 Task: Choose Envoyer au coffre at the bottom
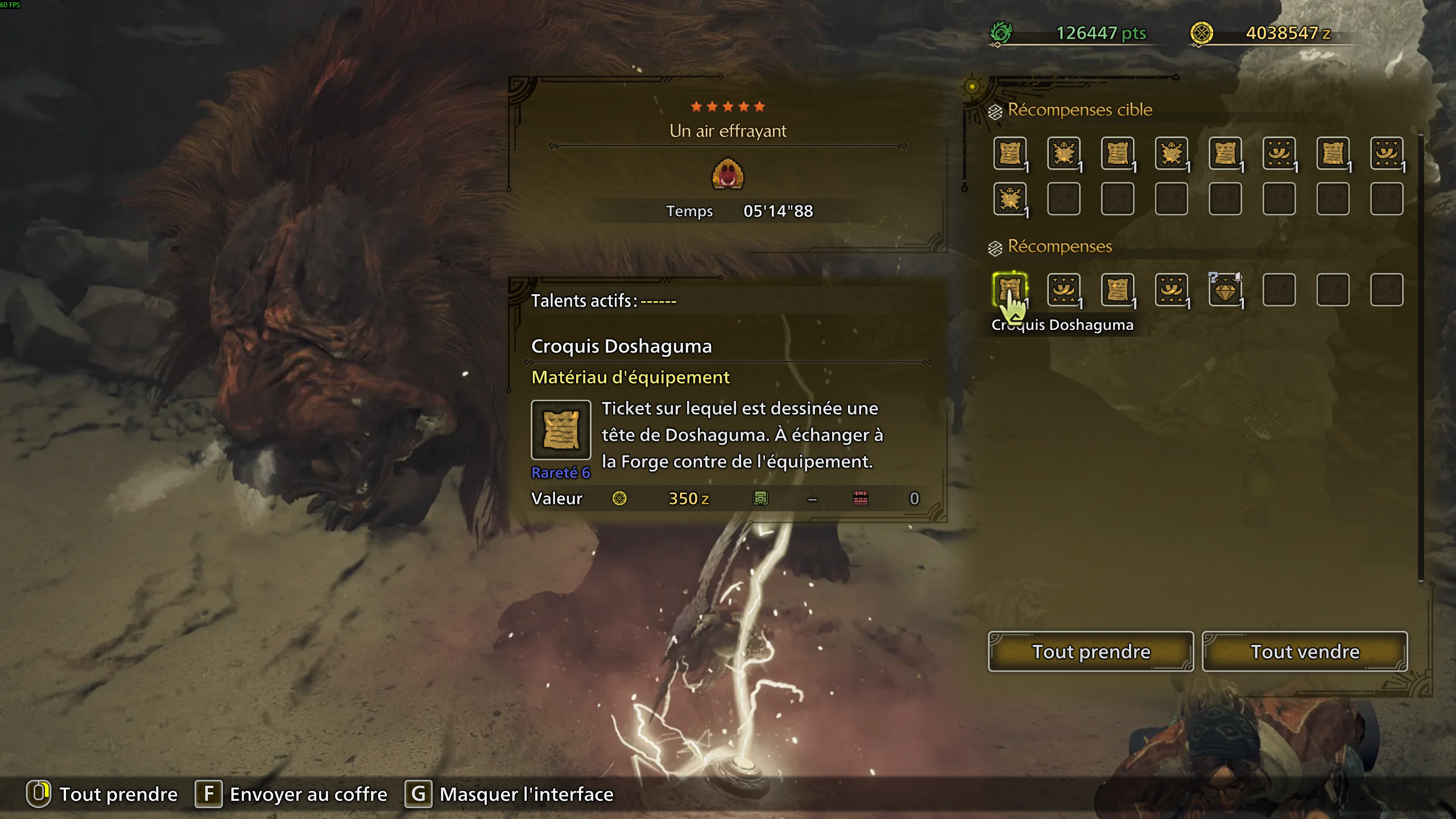pyautogui.click(x=307, y=794)
